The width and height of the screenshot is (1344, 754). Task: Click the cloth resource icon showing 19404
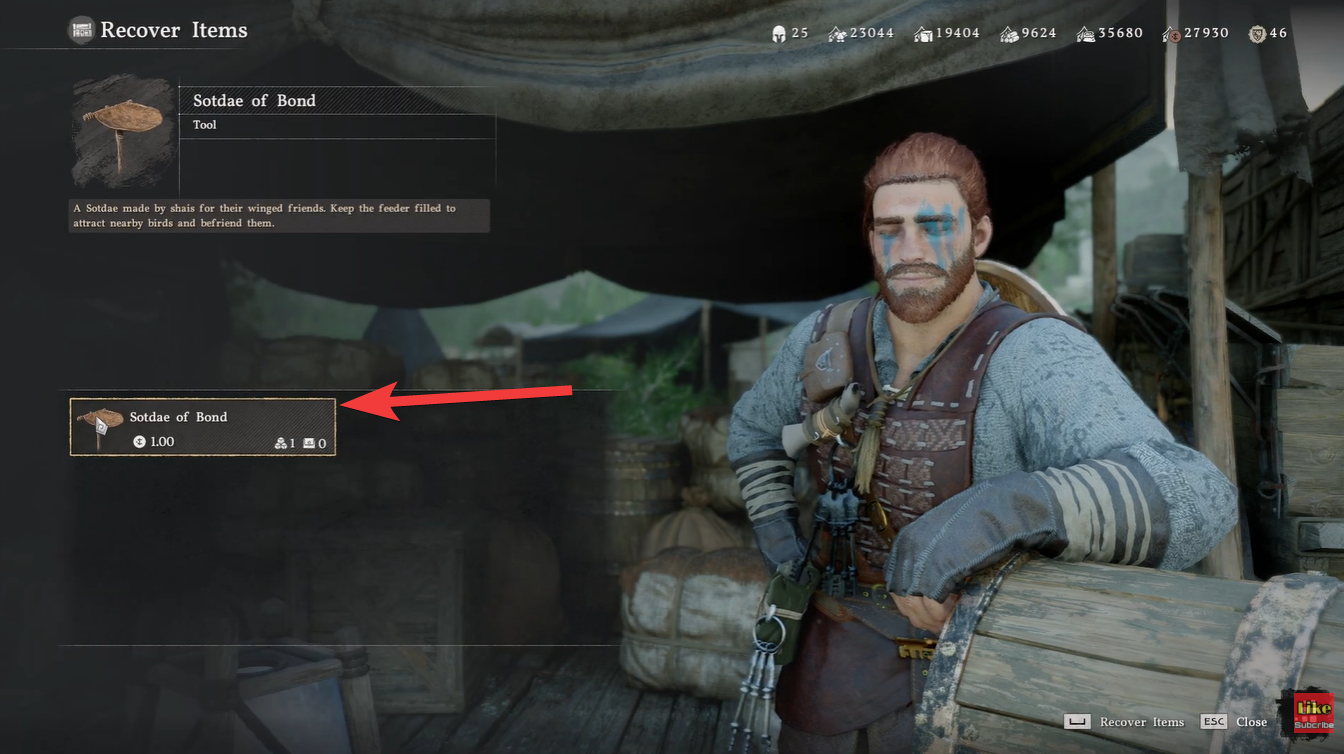click(x=922, y=33)
